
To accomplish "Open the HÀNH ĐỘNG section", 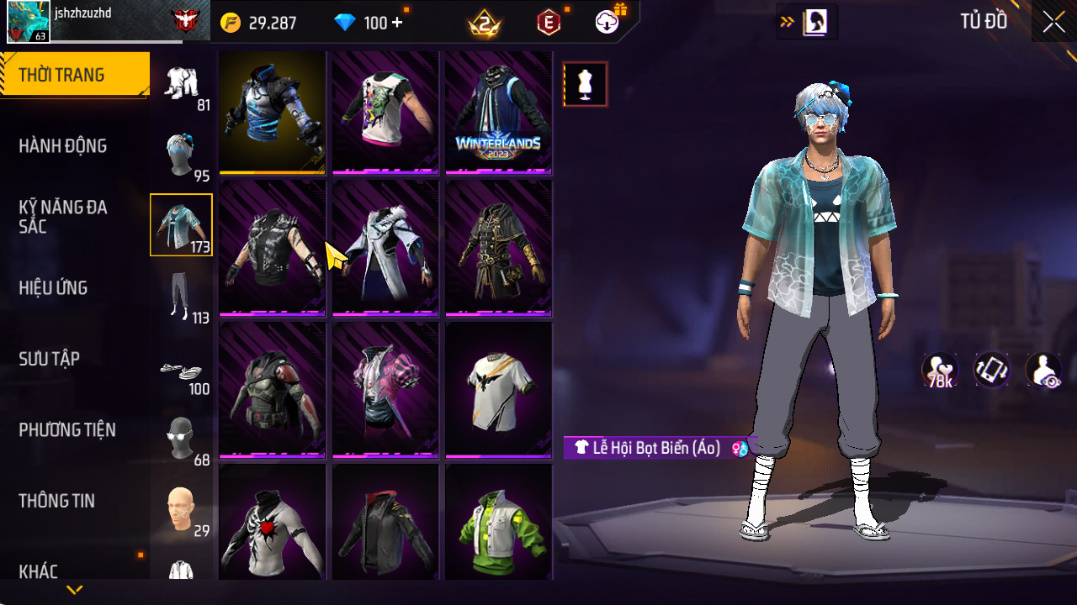I will coord(62,146).
